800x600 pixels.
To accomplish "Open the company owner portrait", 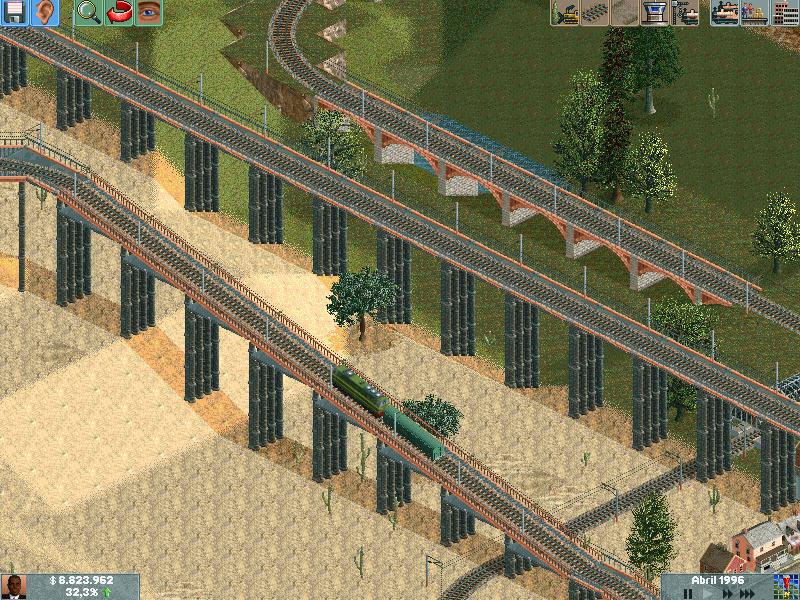I will click(15, 586).
